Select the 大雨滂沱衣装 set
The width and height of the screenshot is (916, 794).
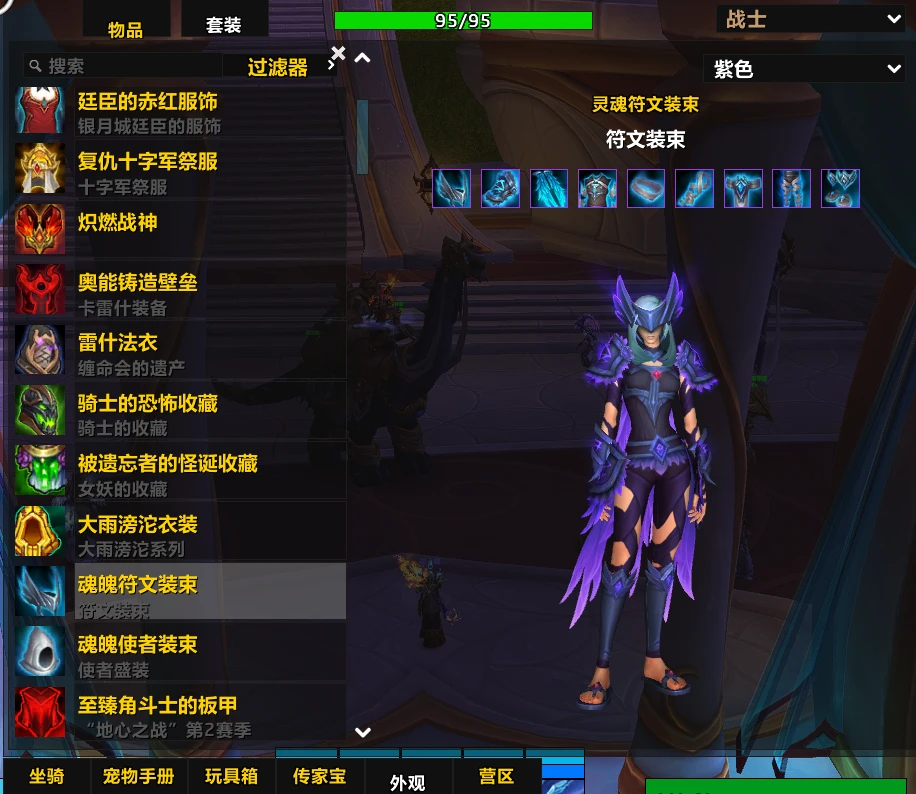[x=180, y=534]
